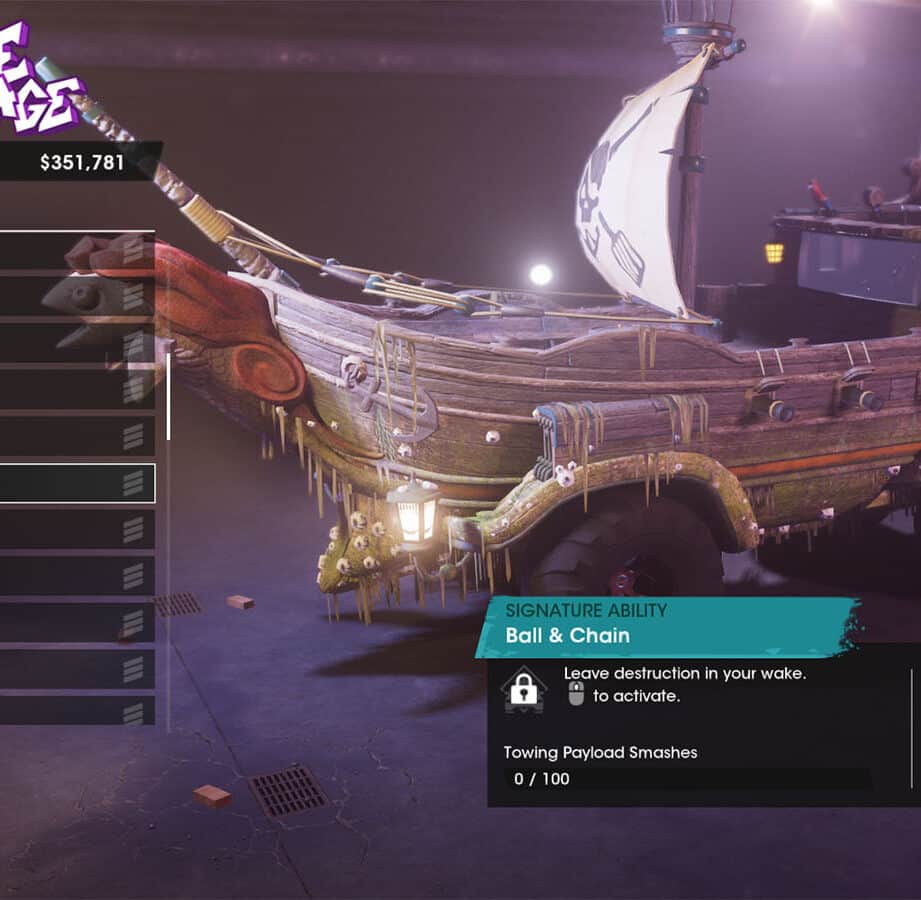
Task: Click the locked signature ability padlock icon
Action: click(524, 689)
